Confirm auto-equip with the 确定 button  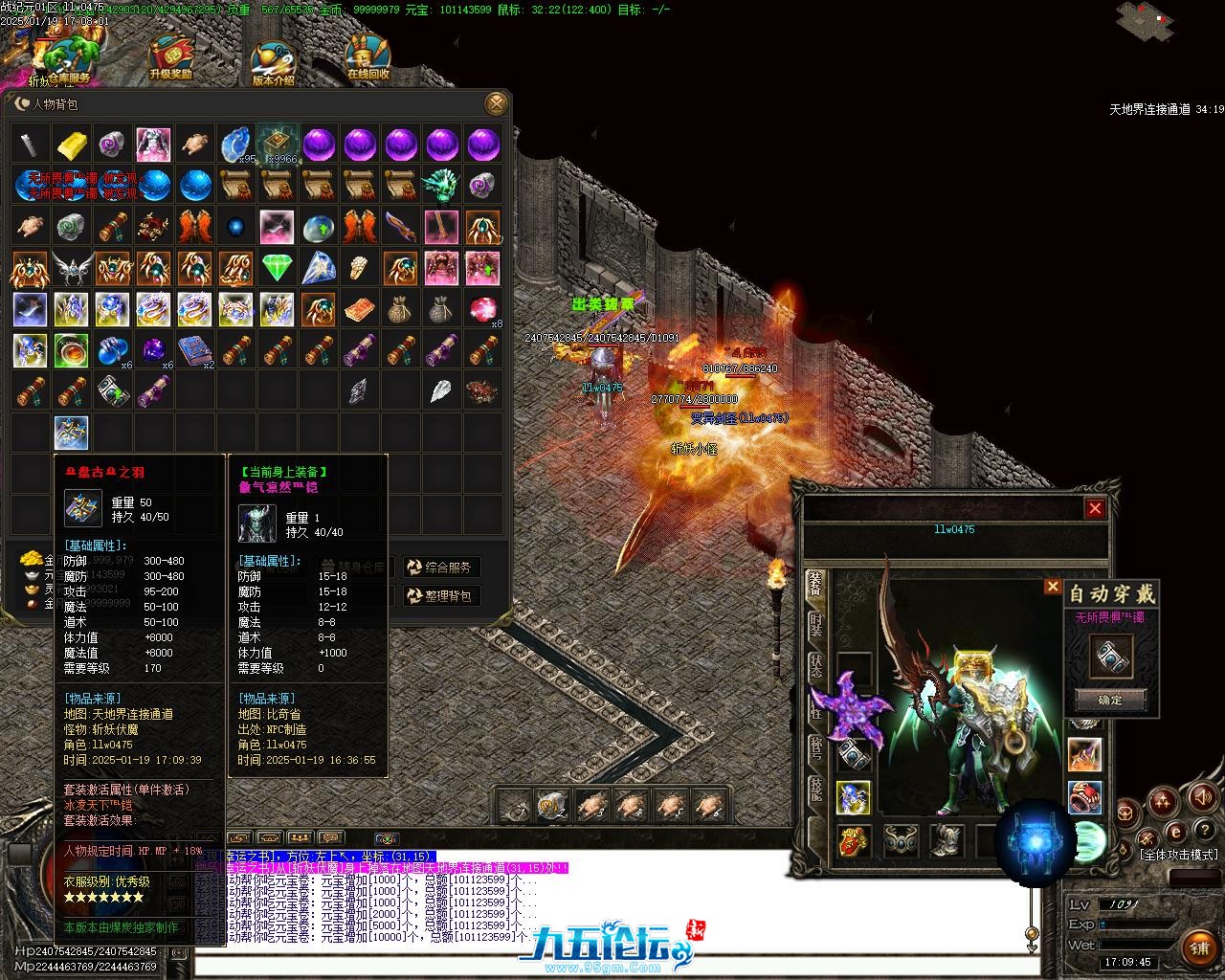[1110, 700]
